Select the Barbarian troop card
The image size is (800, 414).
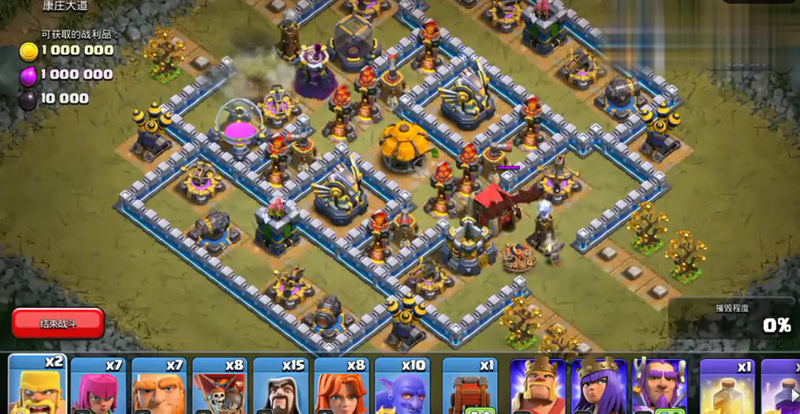click(x=37, y=386)
